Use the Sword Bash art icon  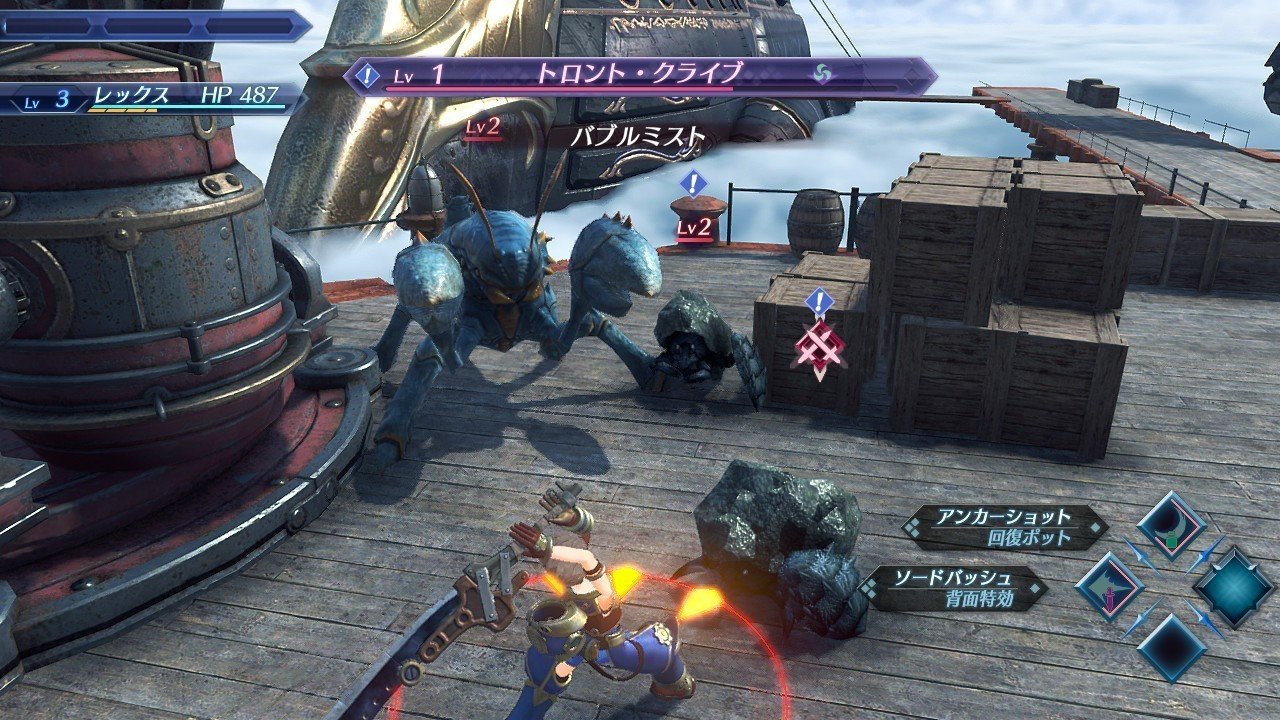[1109, 586]
